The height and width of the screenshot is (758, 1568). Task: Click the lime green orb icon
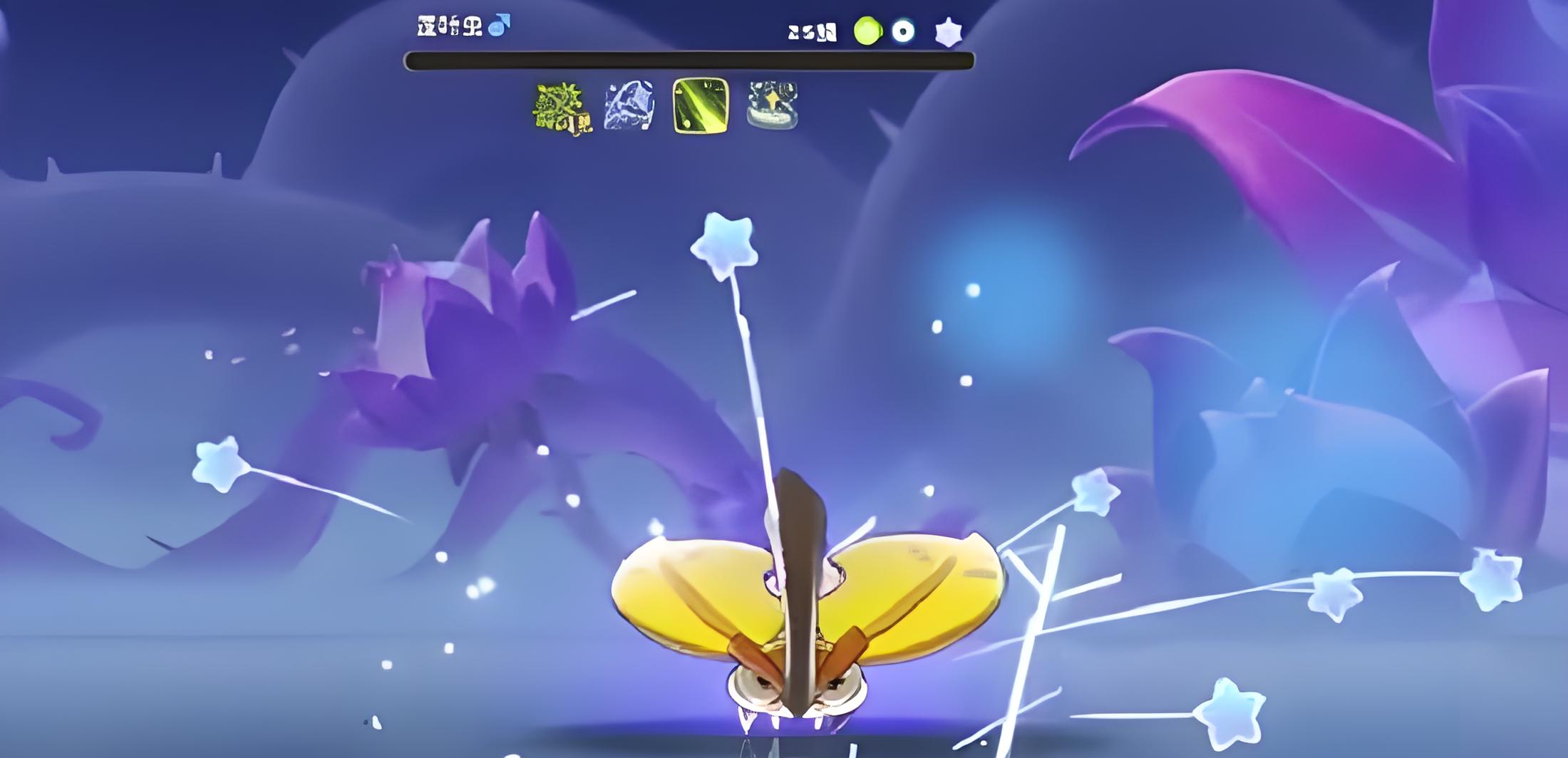tap(867, 31)
